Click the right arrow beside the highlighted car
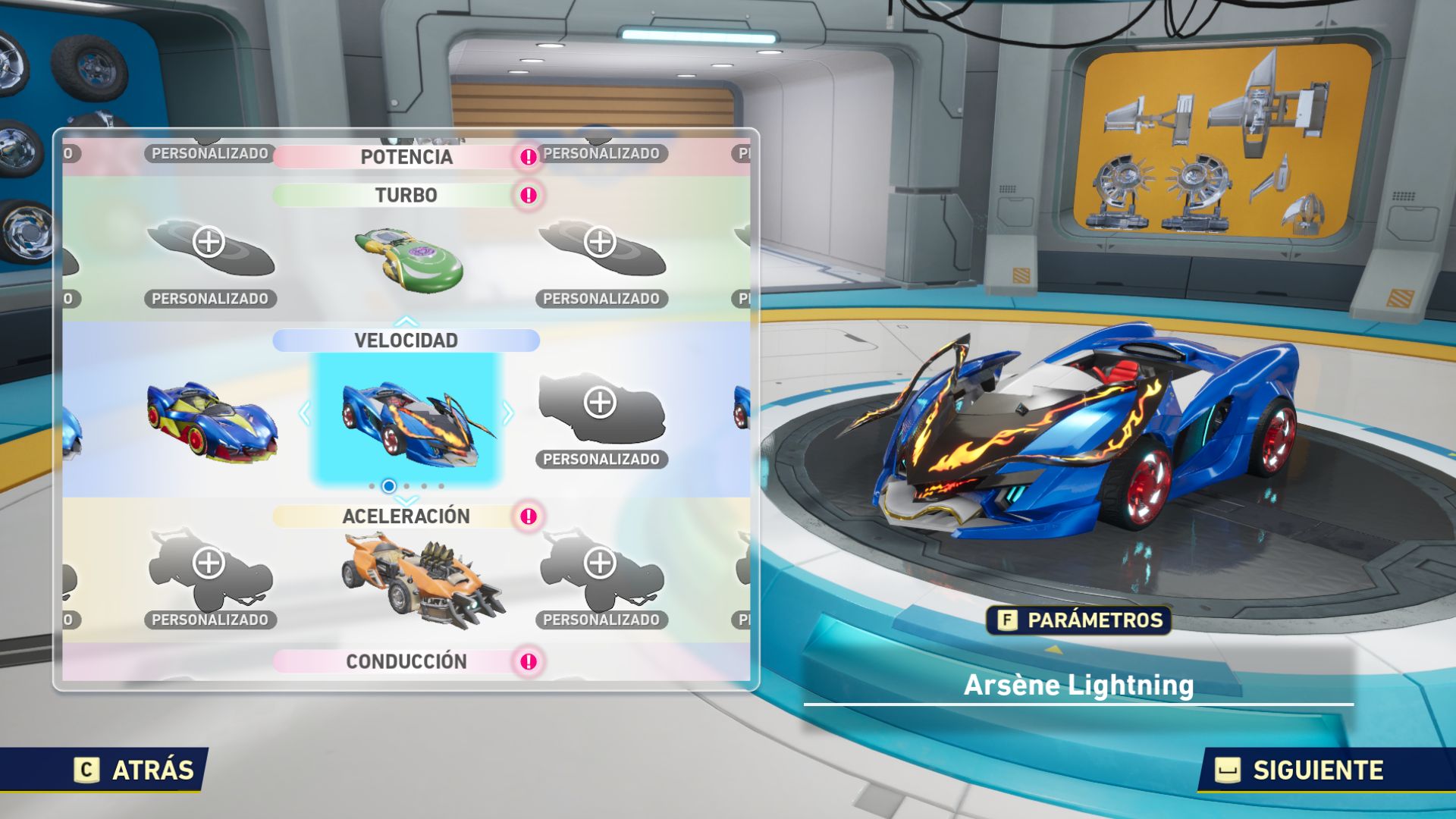1456x819 pixels. point(508,413)
